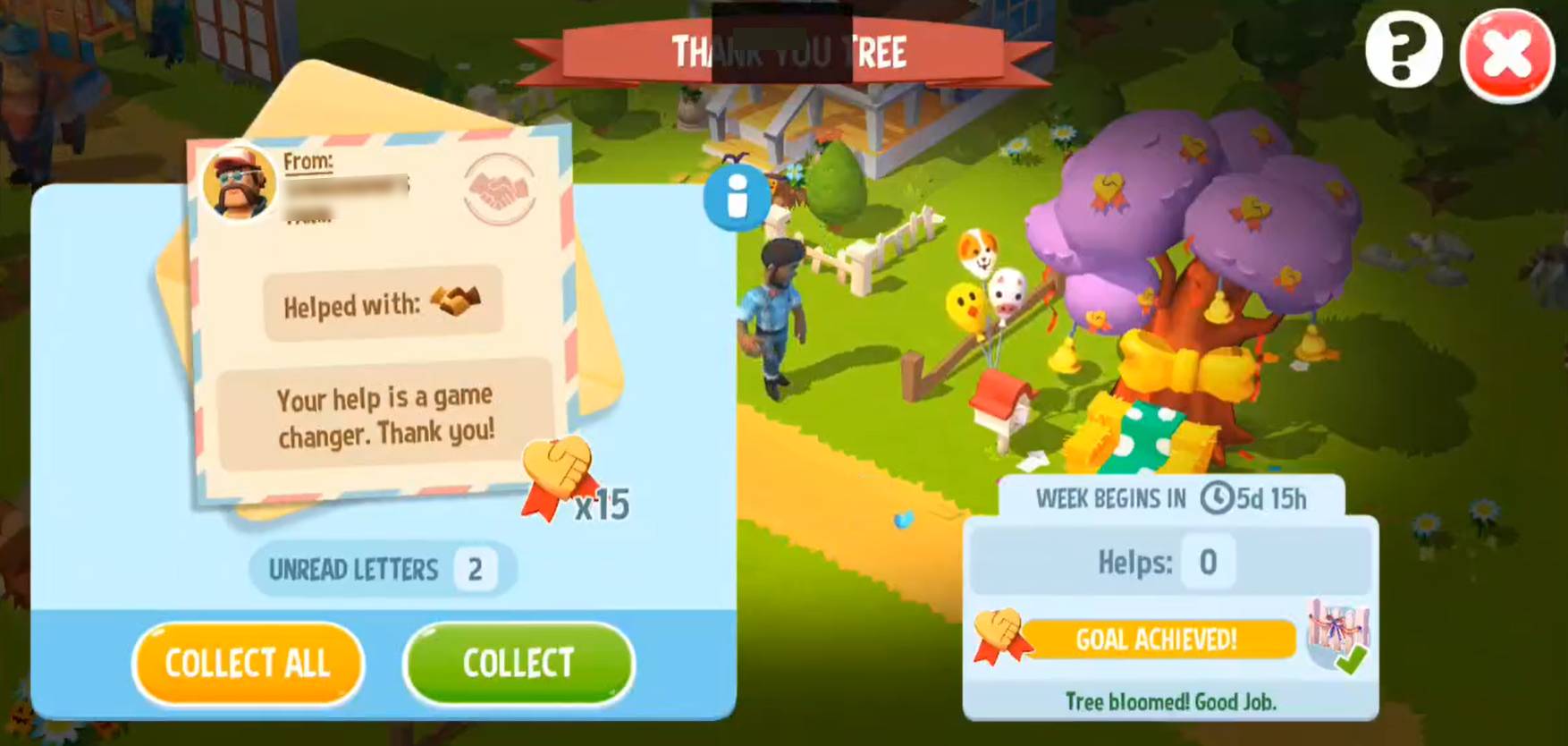
Task: Open the question mark help
Action: click(x=1403, y=50)
